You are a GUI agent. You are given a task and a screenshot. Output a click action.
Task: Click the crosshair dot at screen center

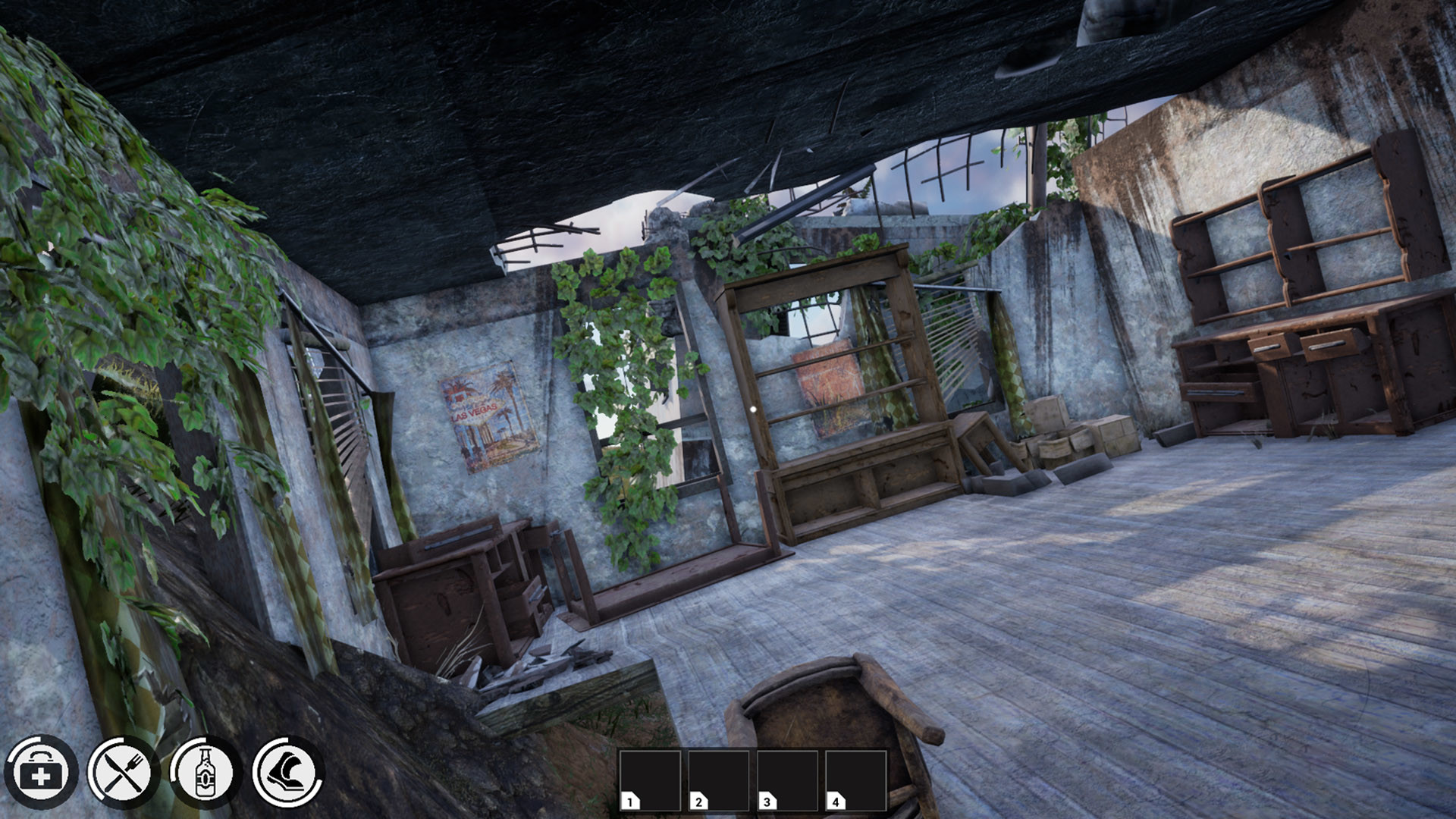pyautogui.click(x=752, y=408)
